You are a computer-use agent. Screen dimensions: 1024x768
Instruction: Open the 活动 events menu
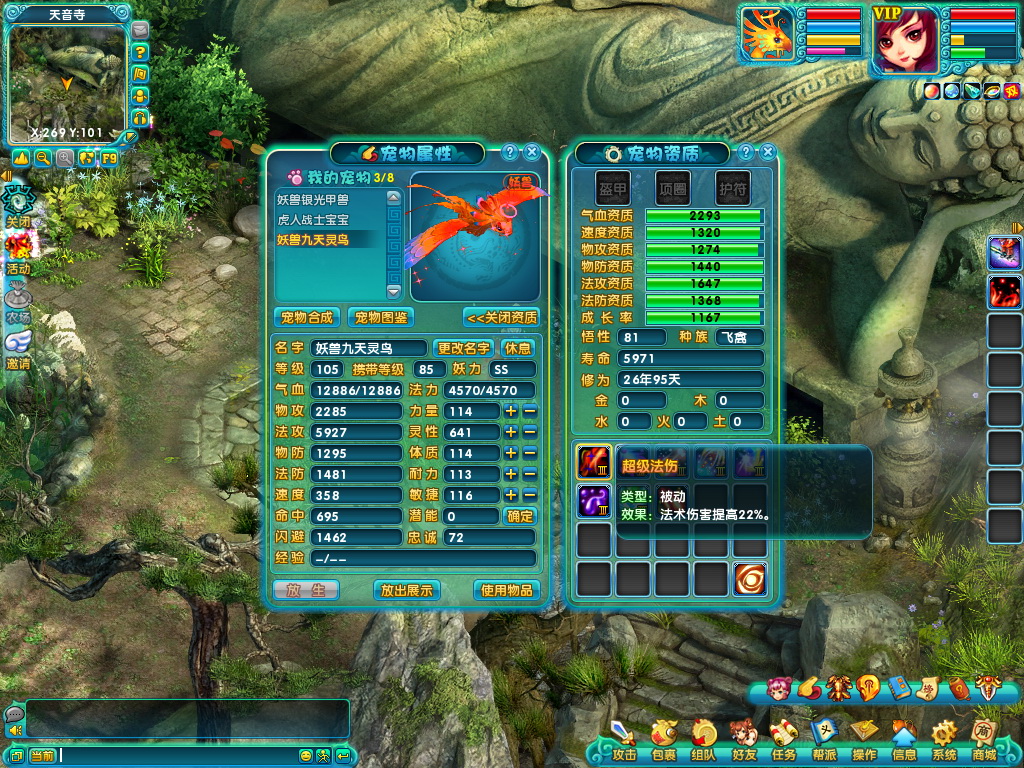[18, 253]
